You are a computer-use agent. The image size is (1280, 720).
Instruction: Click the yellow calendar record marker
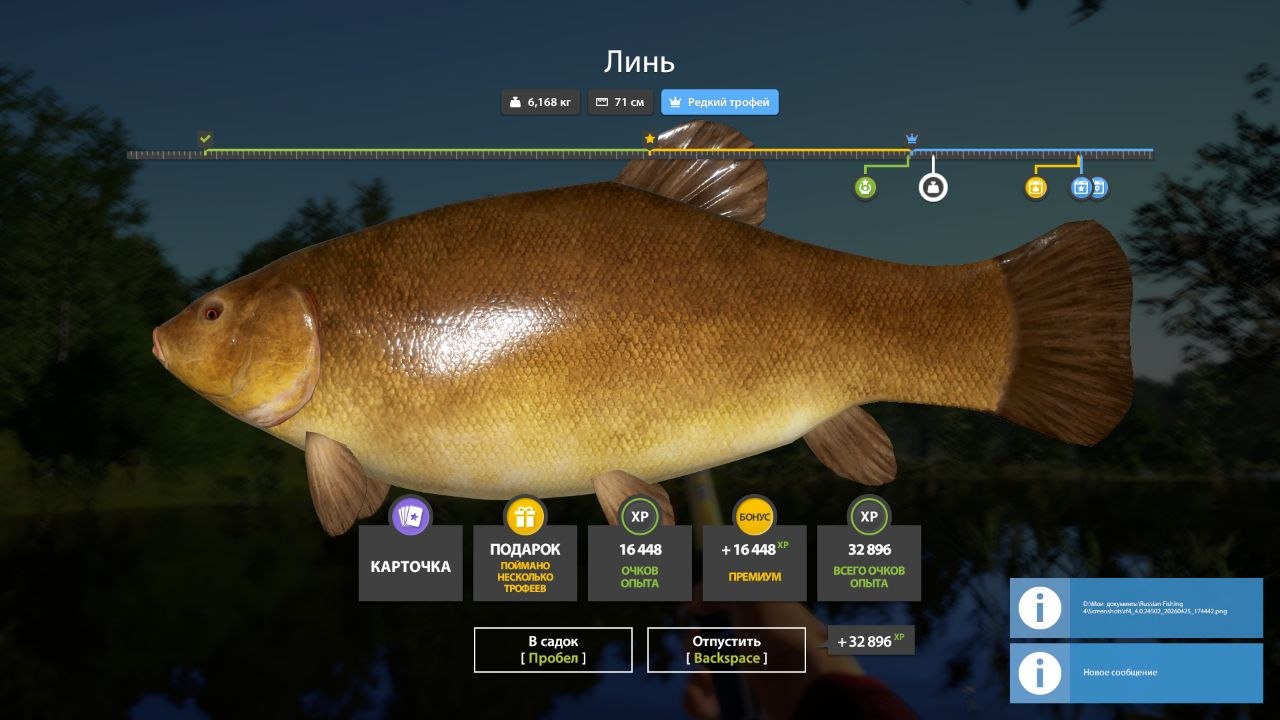point(1036,187)
